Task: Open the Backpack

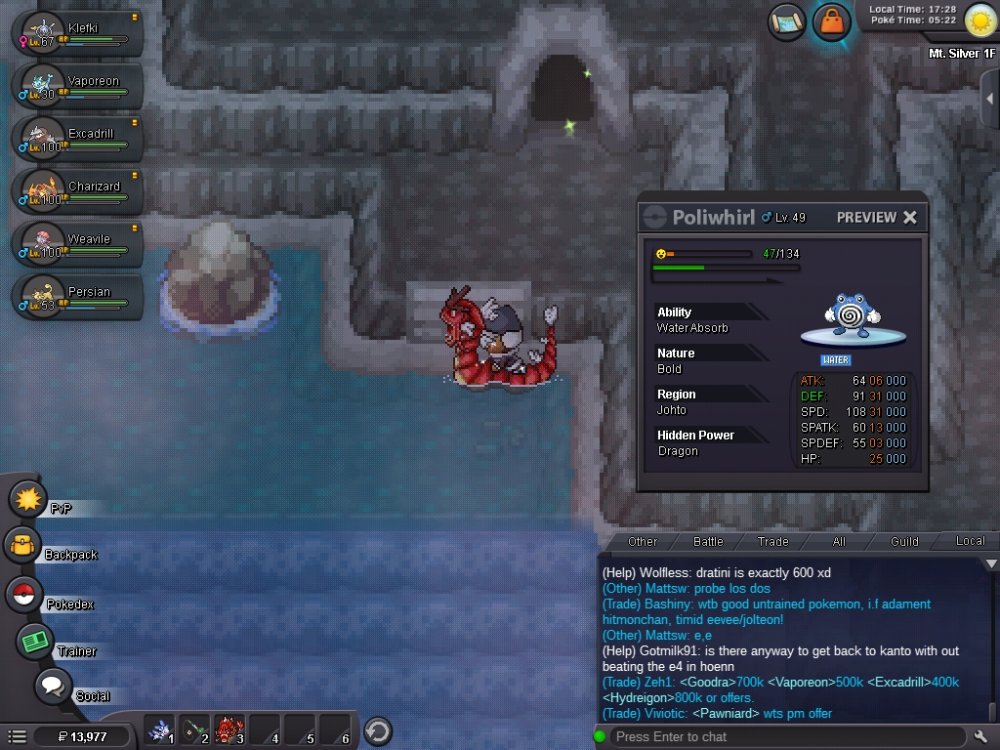Action: click(22, 546)
